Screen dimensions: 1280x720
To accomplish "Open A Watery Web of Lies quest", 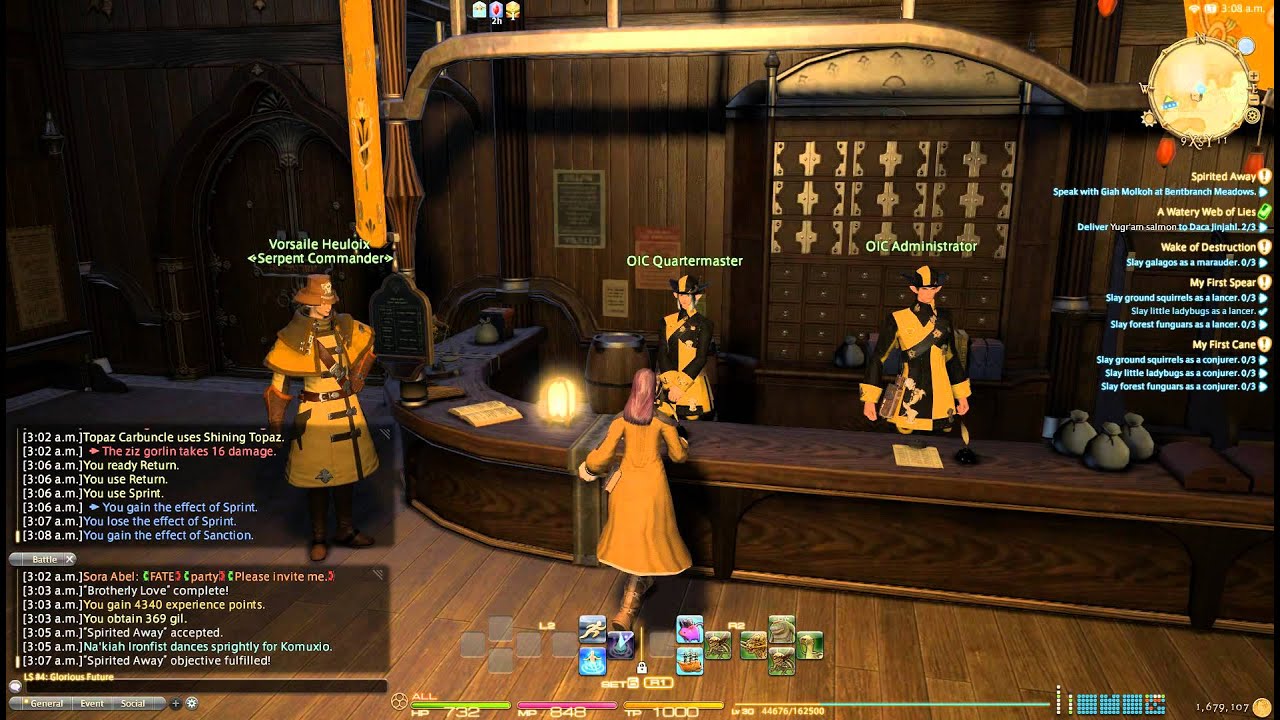I will (1205, 212).
